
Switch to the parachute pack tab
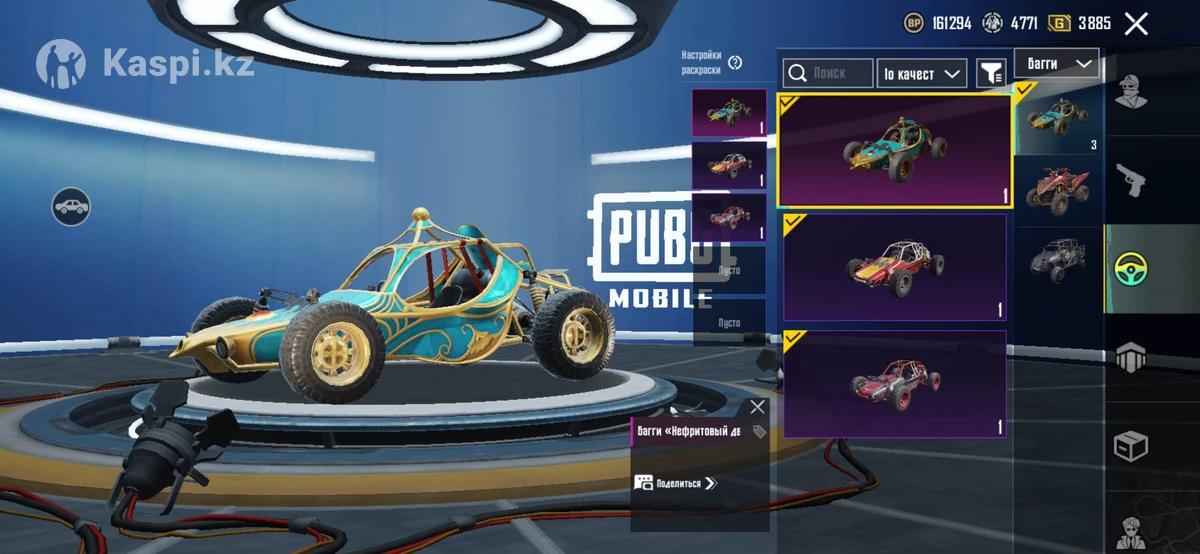[1131, 356]
